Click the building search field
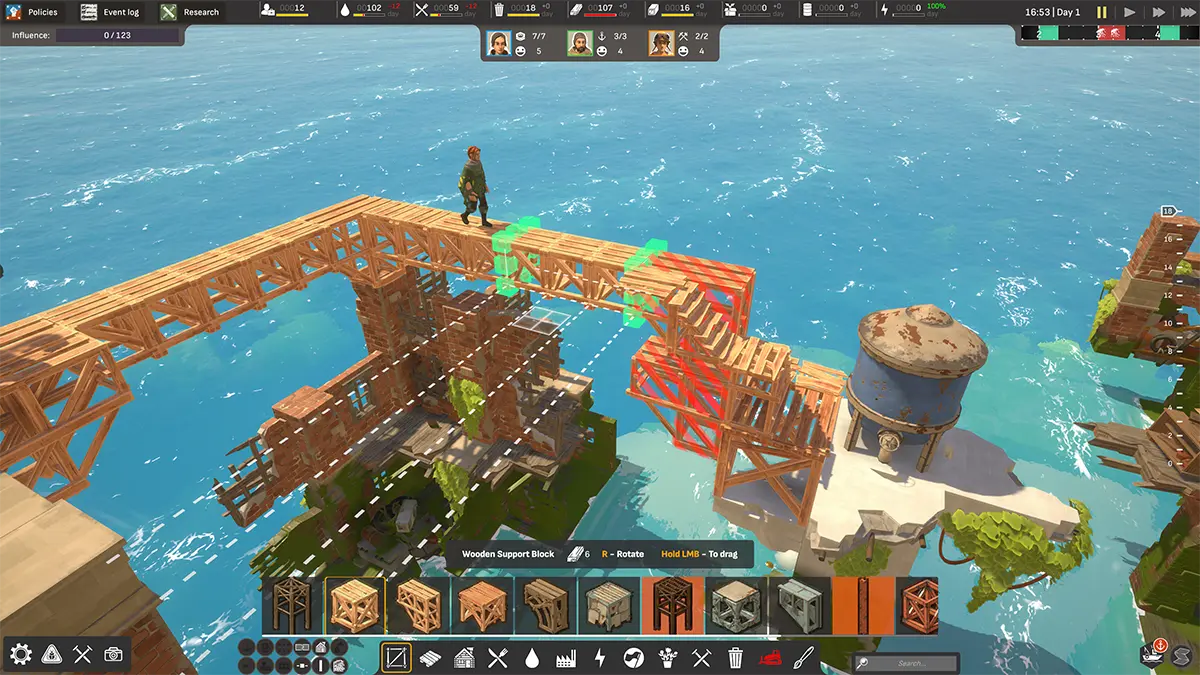 coord(910,663)
